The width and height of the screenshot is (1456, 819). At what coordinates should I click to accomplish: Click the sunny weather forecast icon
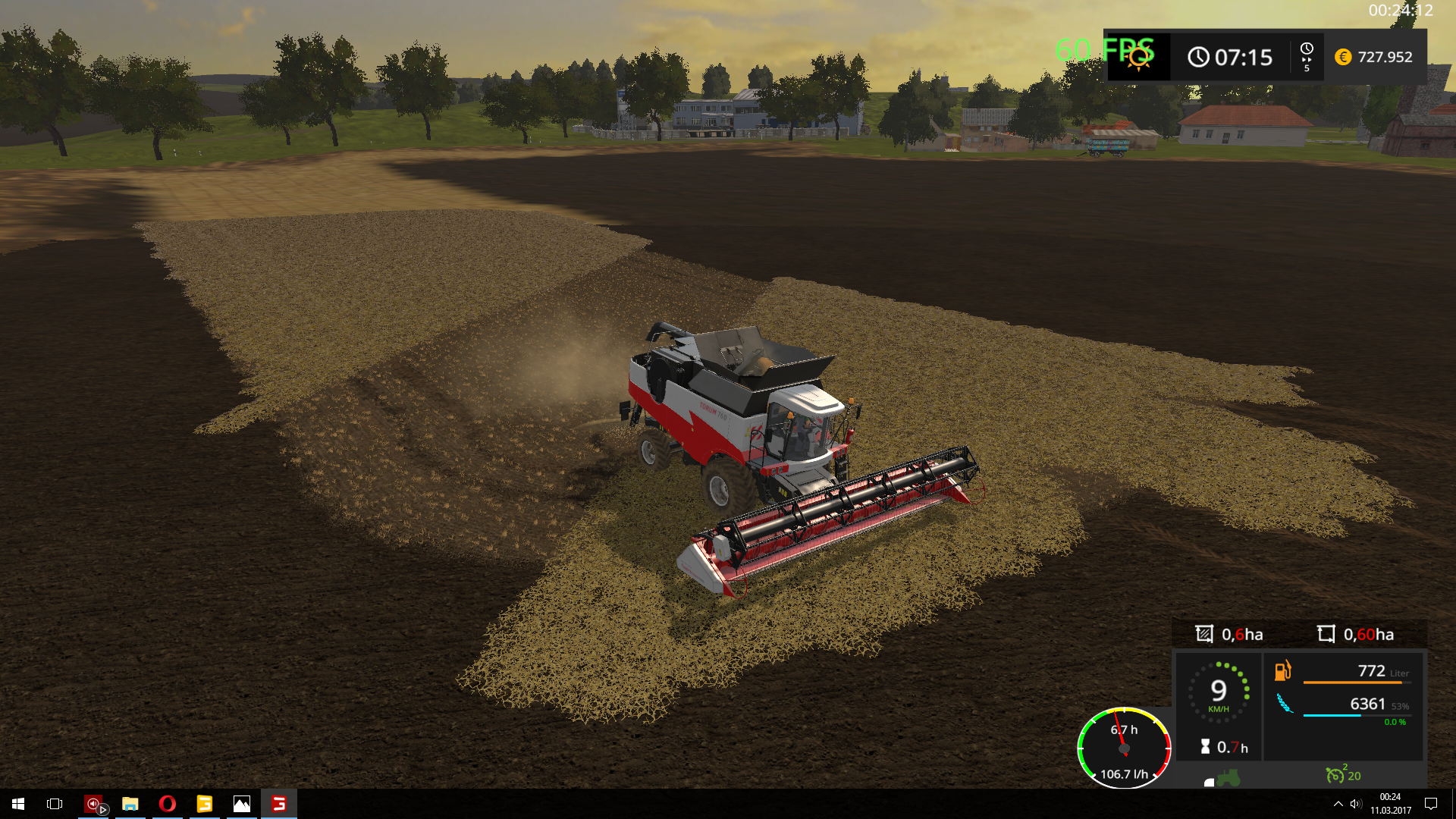[x=1138, y=58]
